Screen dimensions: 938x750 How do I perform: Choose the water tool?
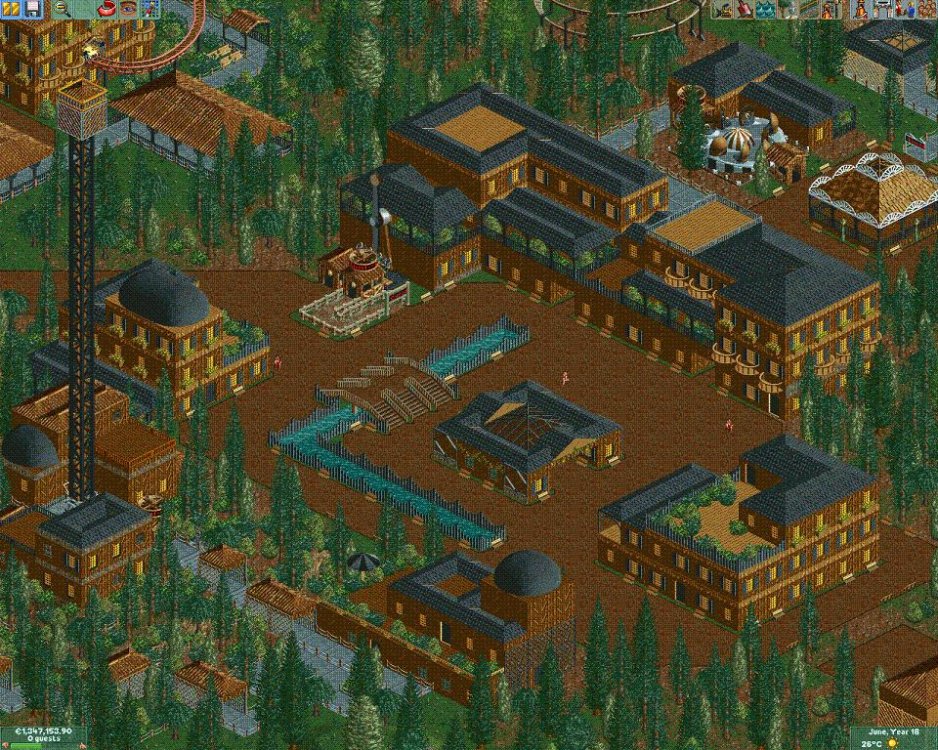pyautogui.click(x=766, y=9)
